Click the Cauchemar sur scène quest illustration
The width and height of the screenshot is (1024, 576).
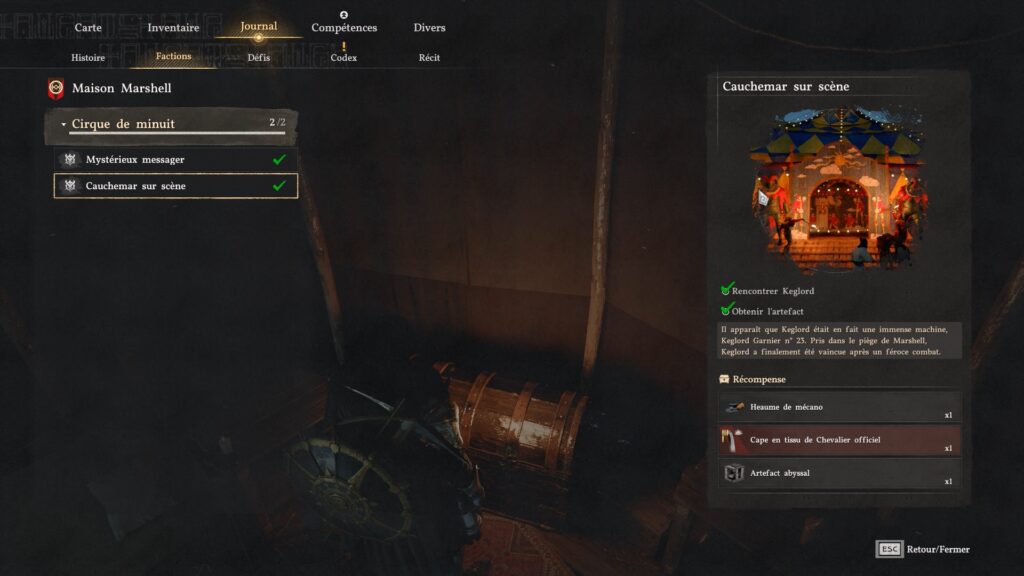click(839, 188)
